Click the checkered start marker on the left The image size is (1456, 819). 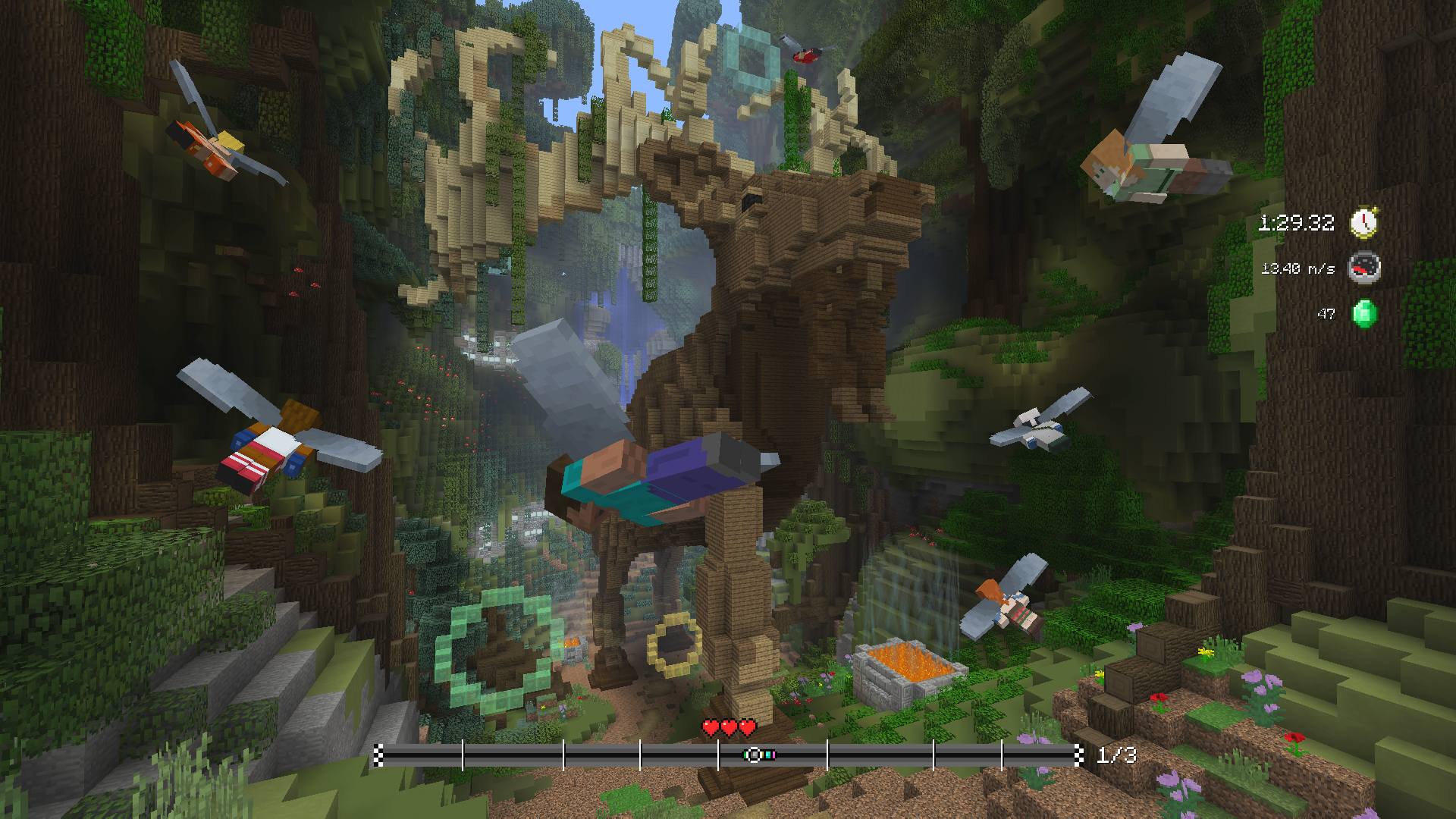click(378, 757)
